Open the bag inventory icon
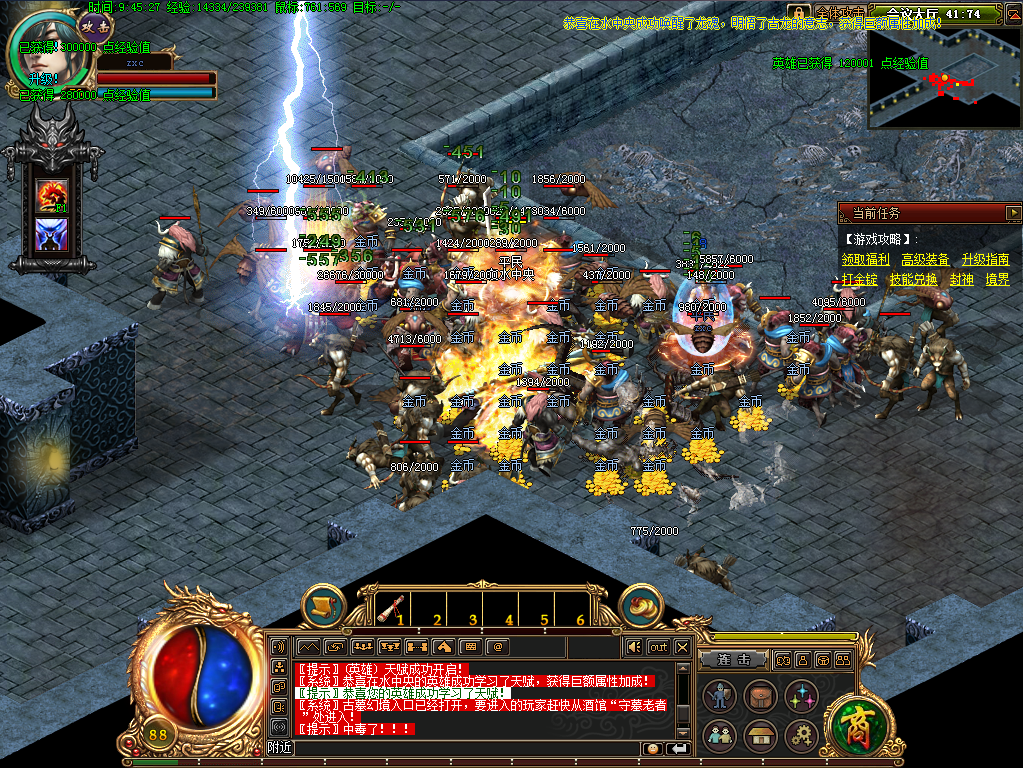 tap(758, 697)
